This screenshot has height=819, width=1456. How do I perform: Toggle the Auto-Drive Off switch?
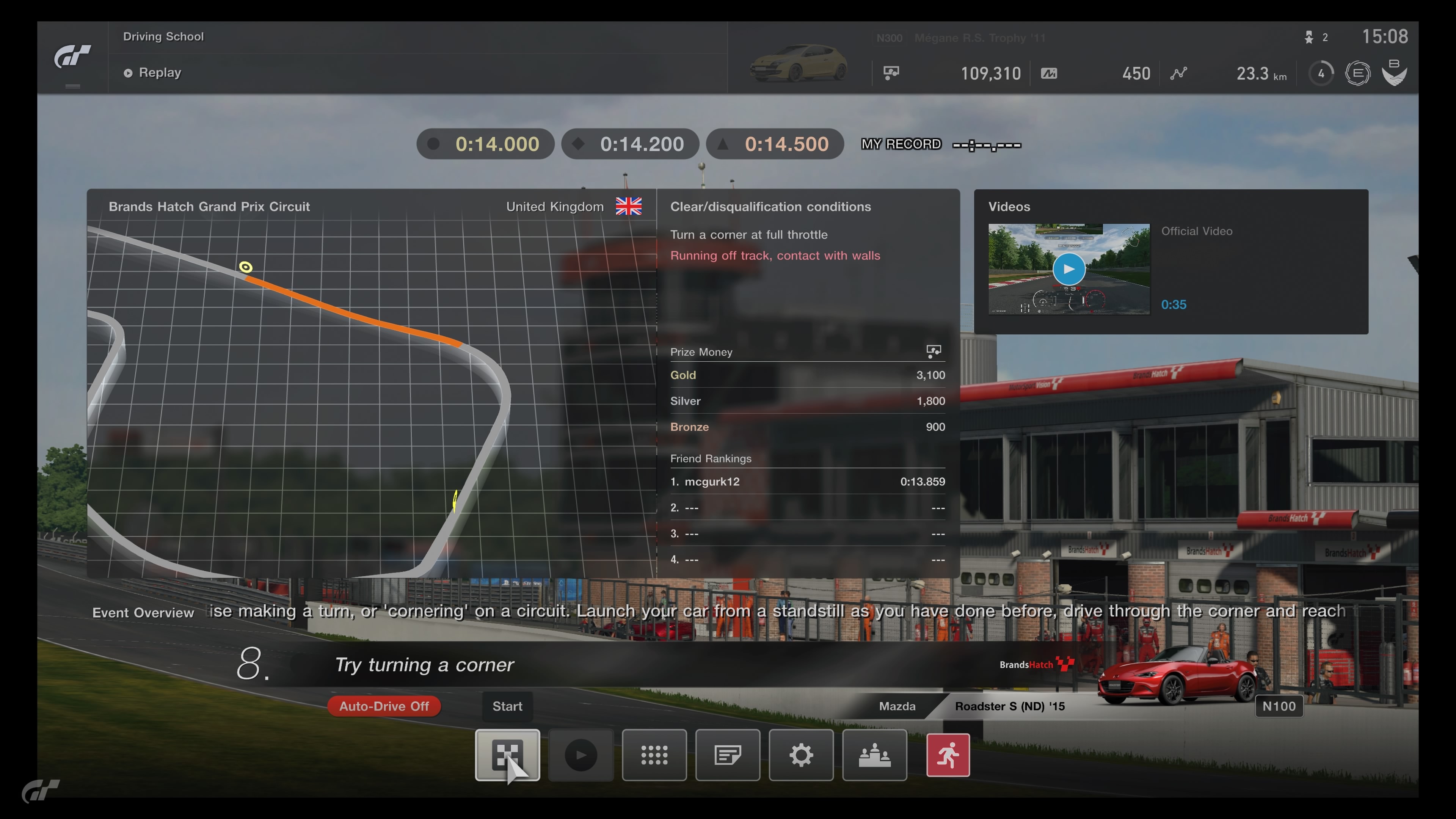tap(384, 706)
